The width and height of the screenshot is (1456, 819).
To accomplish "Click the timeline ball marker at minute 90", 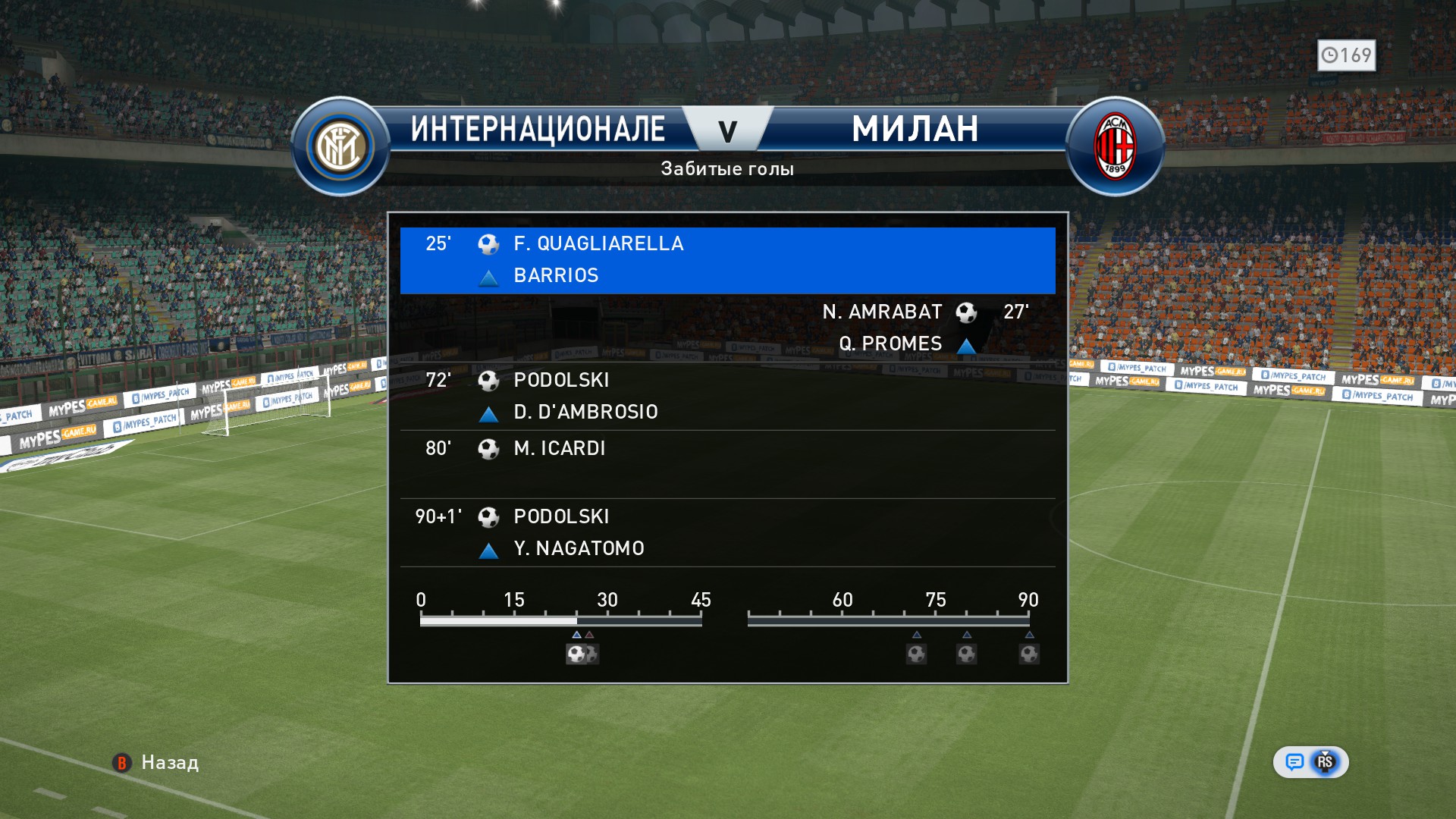I will tap(1029, 654).
